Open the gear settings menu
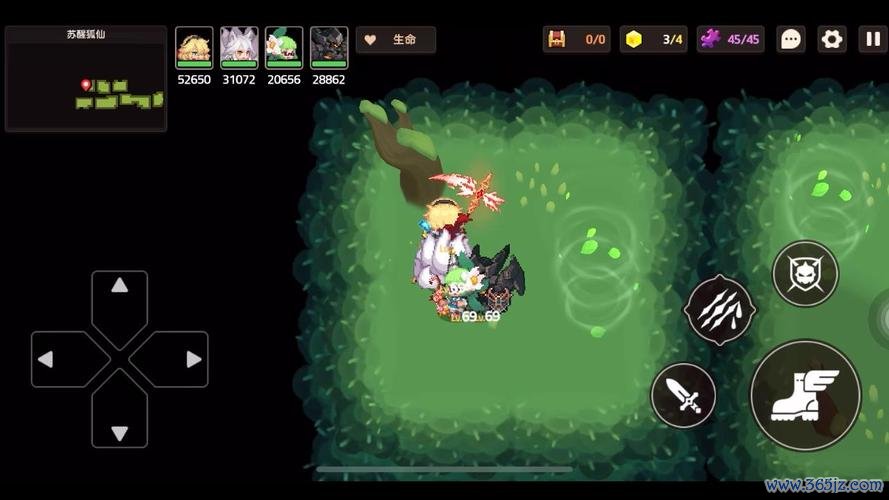Image resolution: width=889 pixels, height=500 pixels. click(x=831, y=40)
